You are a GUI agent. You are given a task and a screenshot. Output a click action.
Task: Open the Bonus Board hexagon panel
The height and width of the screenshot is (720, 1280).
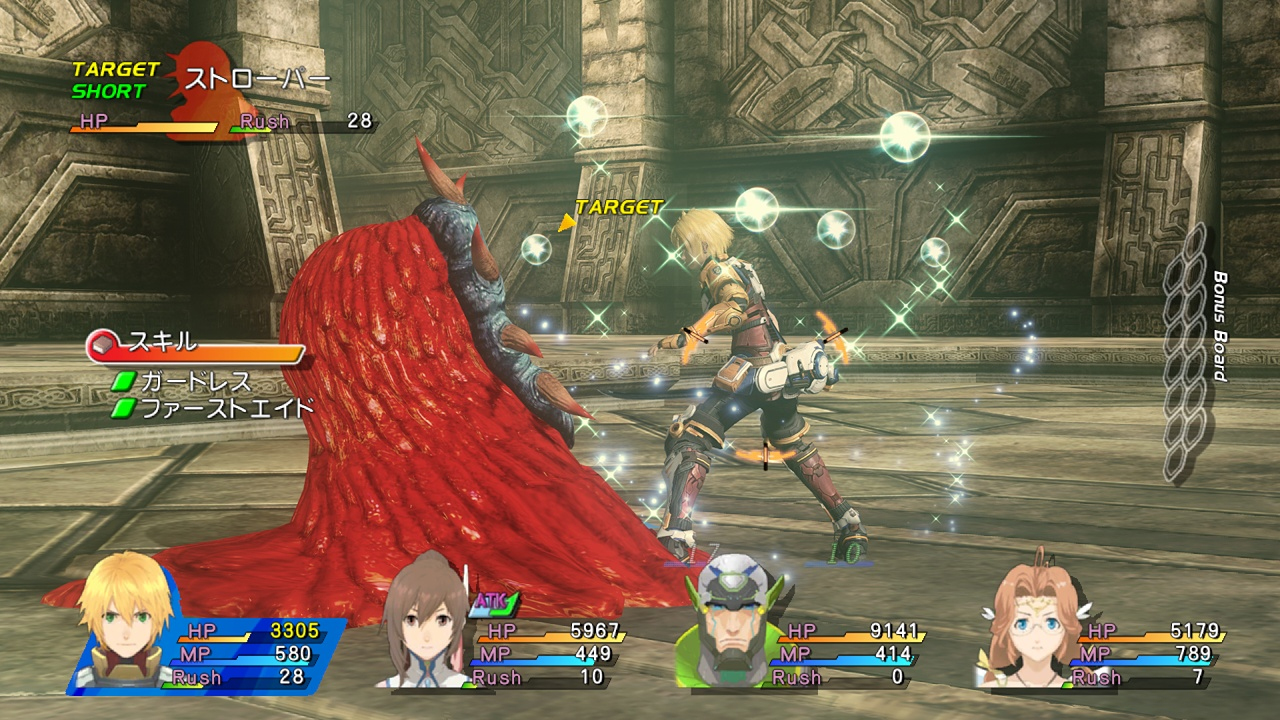[x=1186, y=352]
